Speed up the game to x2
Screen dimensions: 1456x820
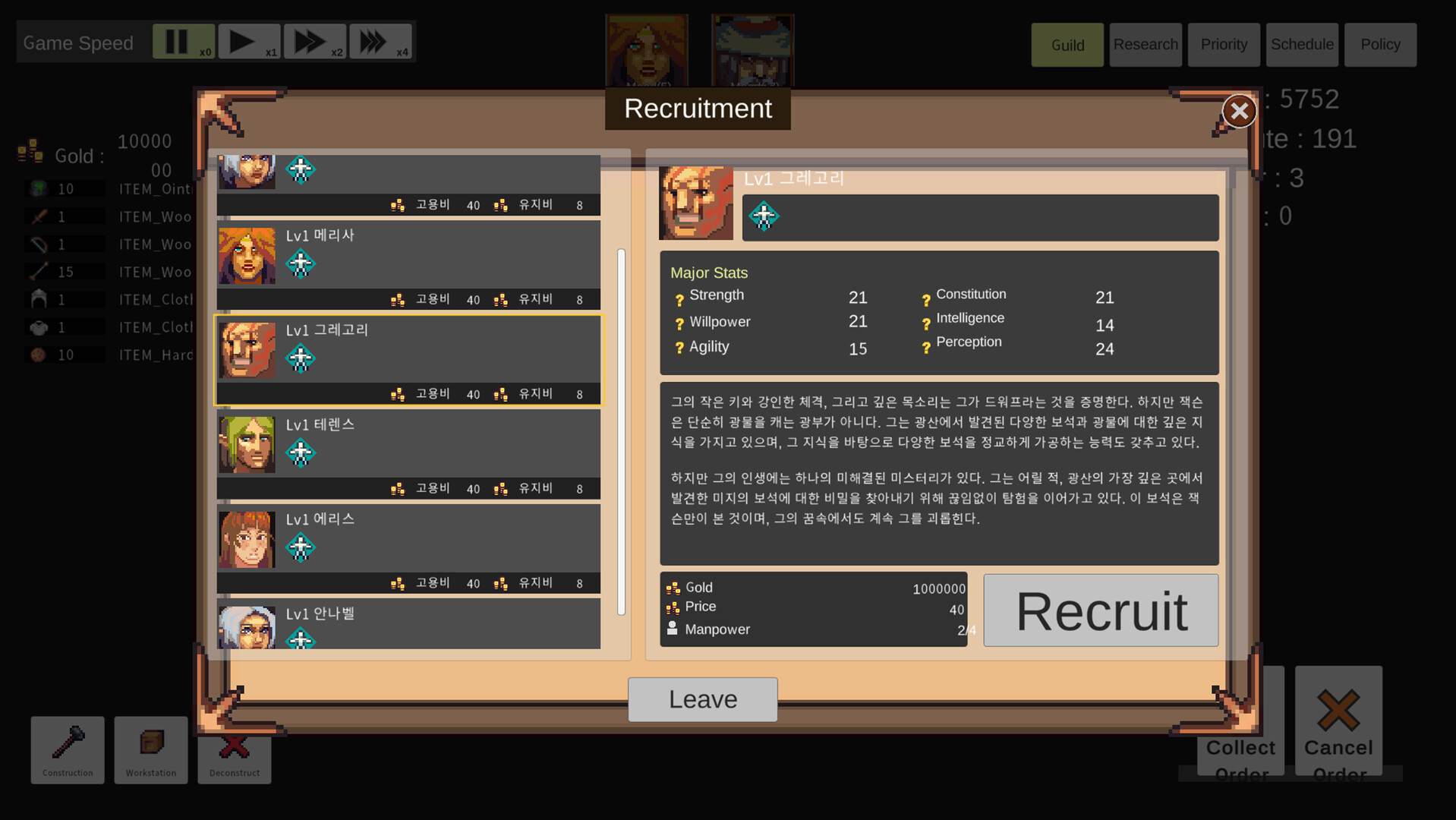click(x=314, y=41)
